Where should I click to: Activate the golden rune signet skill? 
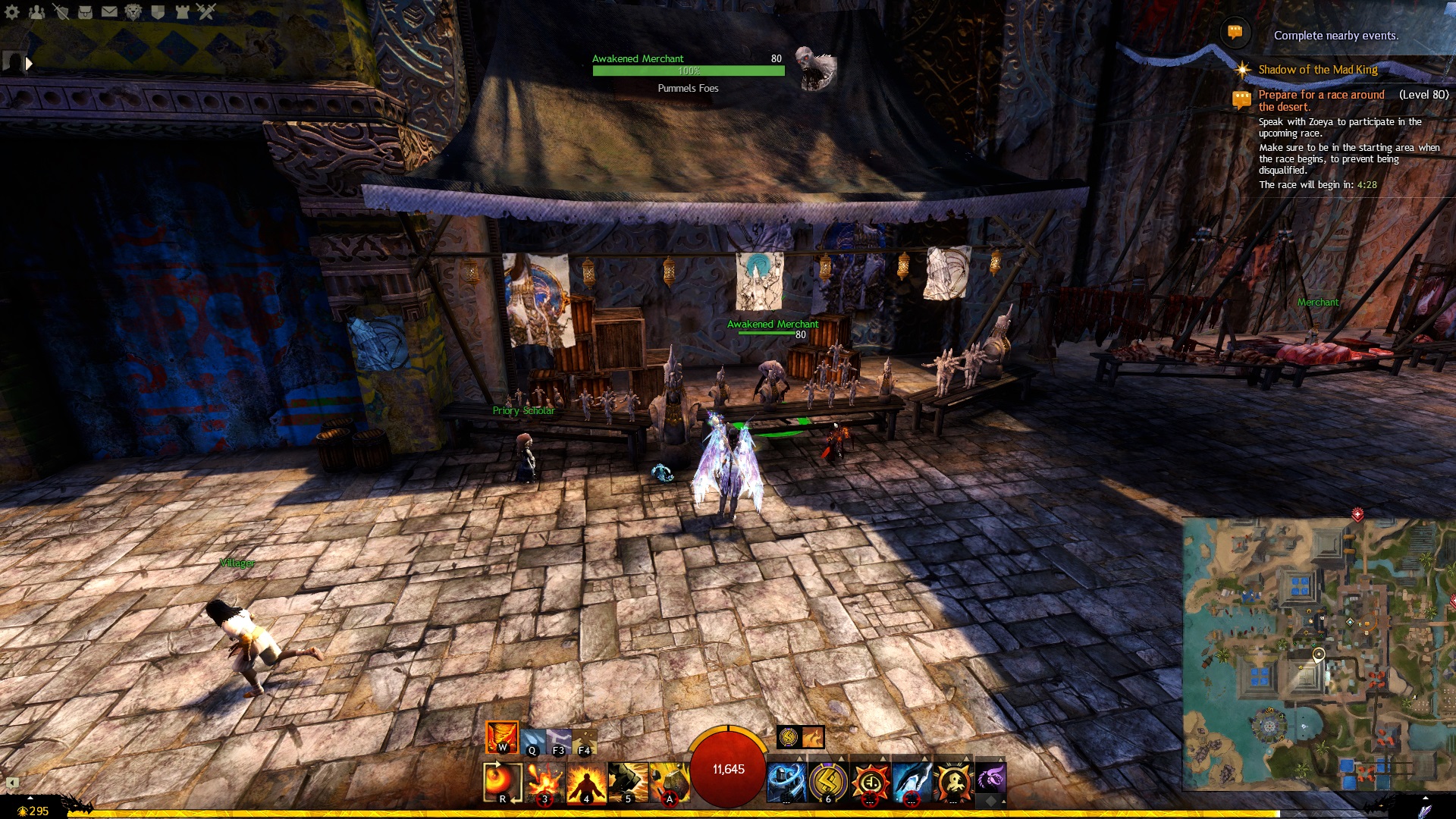[x=828, y=781]
